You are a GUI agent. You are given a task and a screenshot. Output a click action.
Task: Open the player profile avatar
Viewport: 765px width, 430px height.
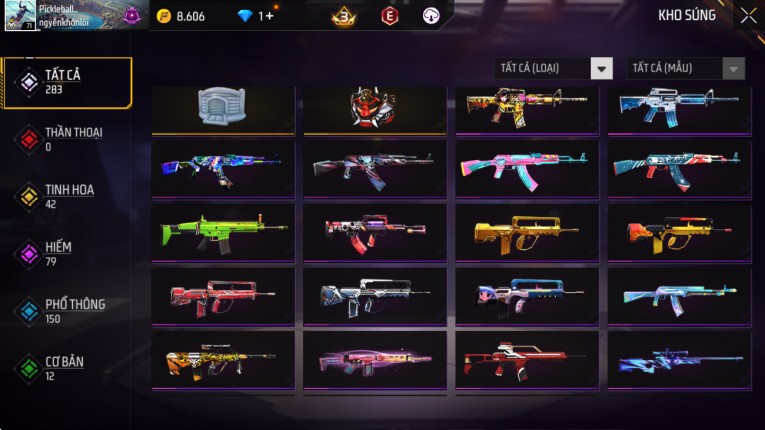pos(20,16)
